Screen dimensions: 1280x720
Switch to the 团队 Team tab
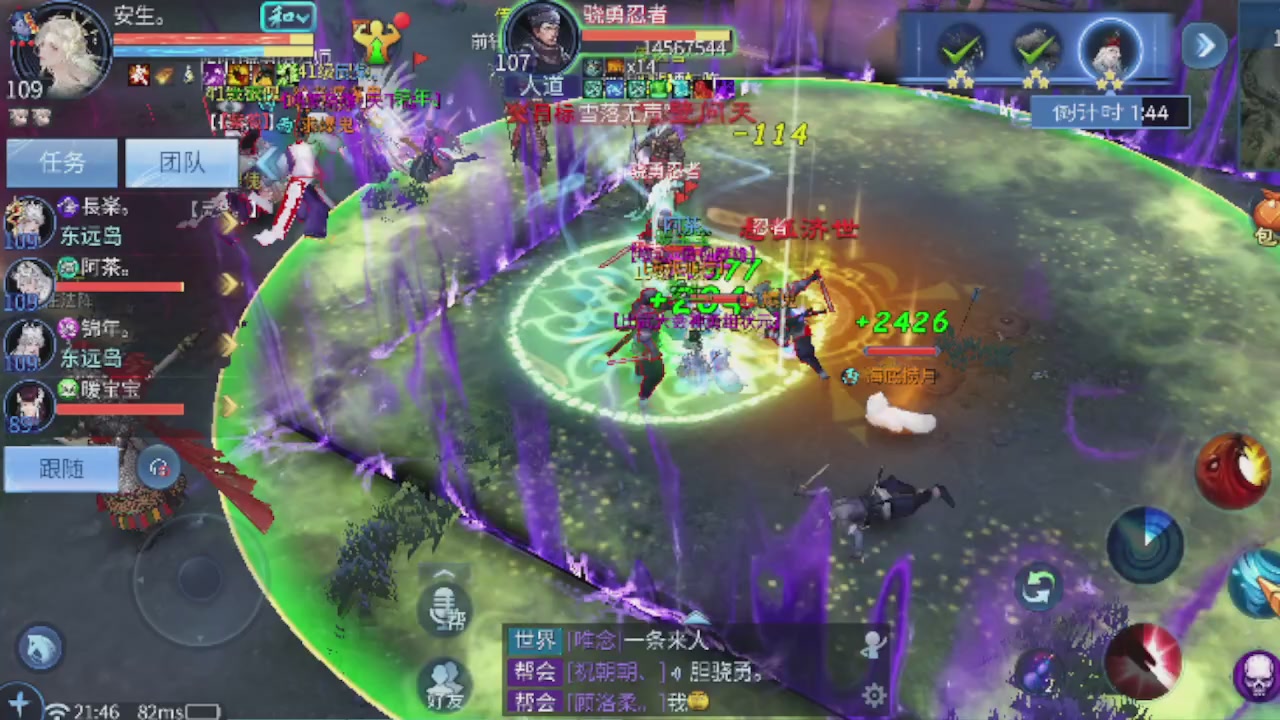click(181, 163)
